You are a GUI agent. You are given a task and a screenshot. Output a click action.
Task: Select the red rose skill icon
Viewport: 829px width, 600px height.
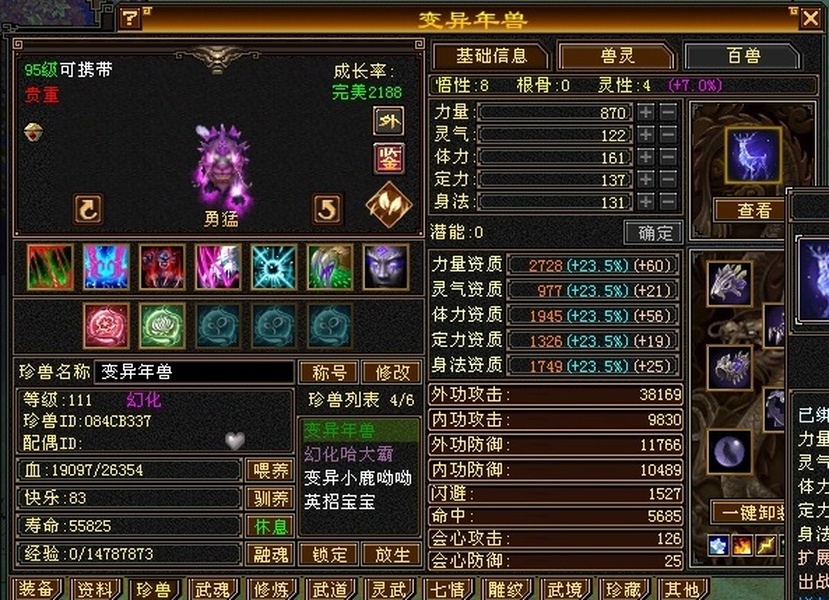(x=106, y=326)
